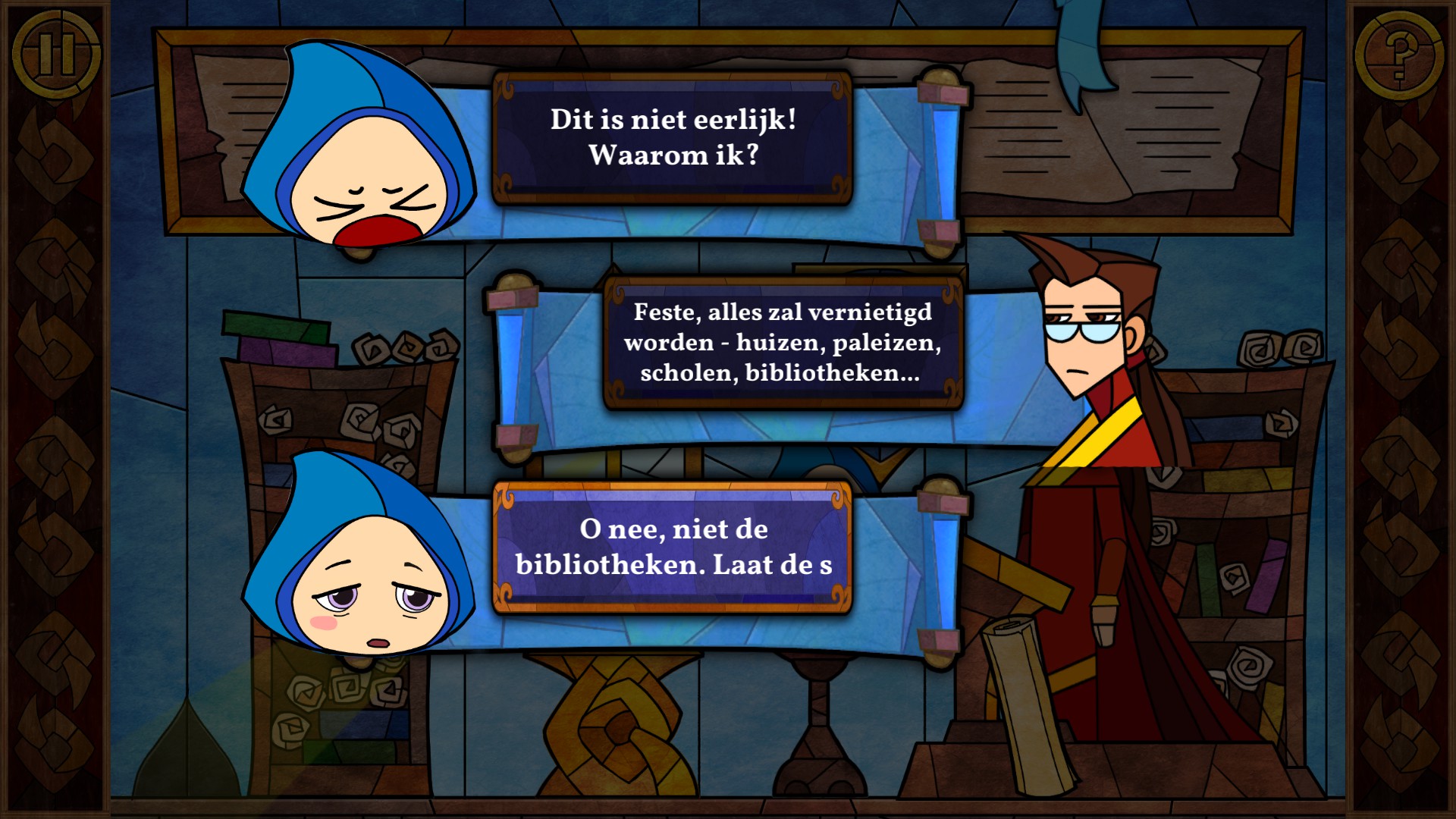Image resolution: width=1456 pixels, height=819 pixels.
Task: Pause the game with the top-left button
Action: coord(56,55)
